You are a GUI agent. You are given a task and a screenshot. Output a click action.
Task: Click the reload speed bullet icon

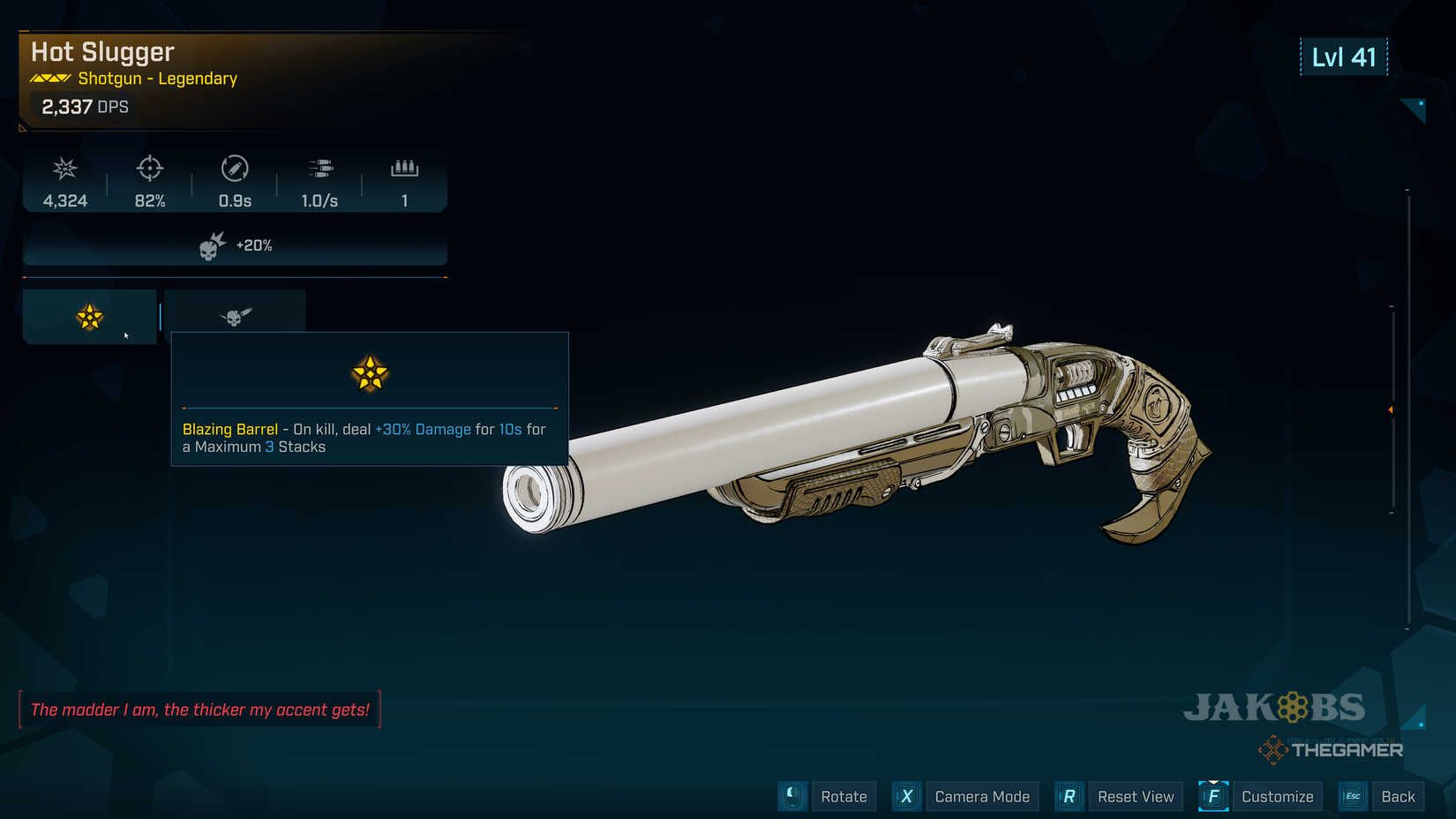pyautogui.click(x=233, y=169)
